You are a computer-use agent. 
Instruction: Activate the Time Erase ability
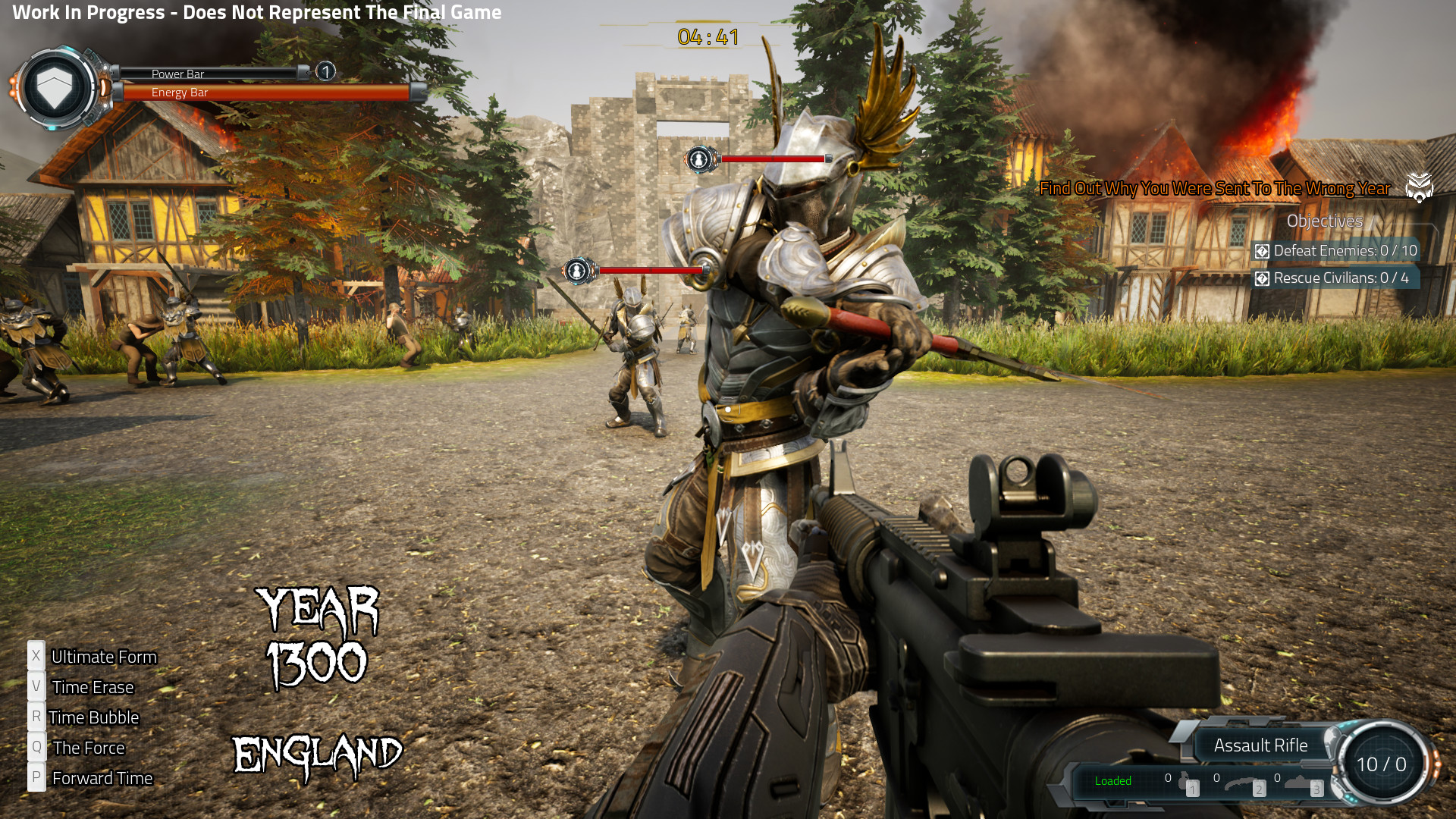(92, 687)
